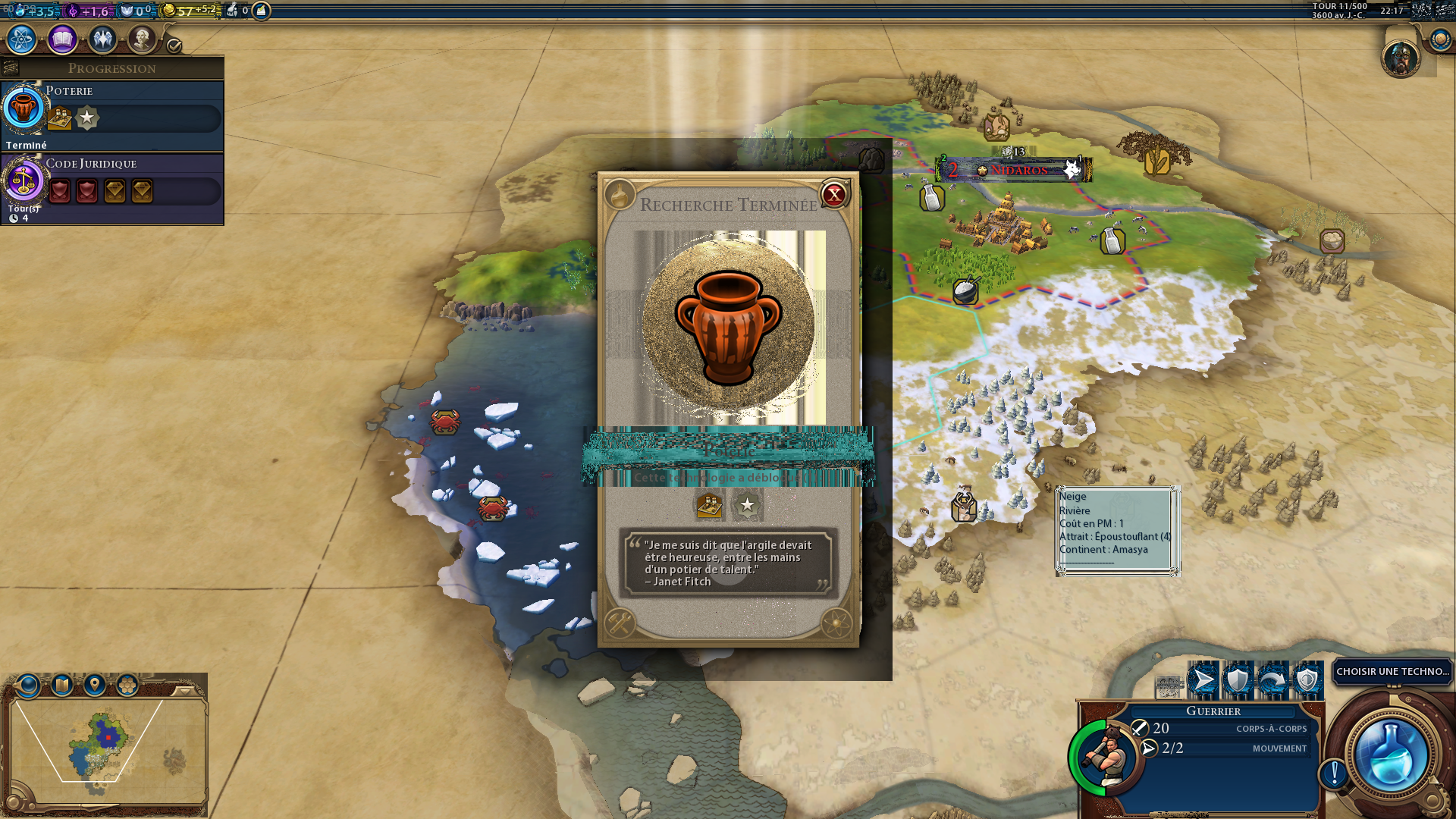Click the blue flask action button
The image size is (1456, 819).
pyautogui.click(x=1391, y=756)
